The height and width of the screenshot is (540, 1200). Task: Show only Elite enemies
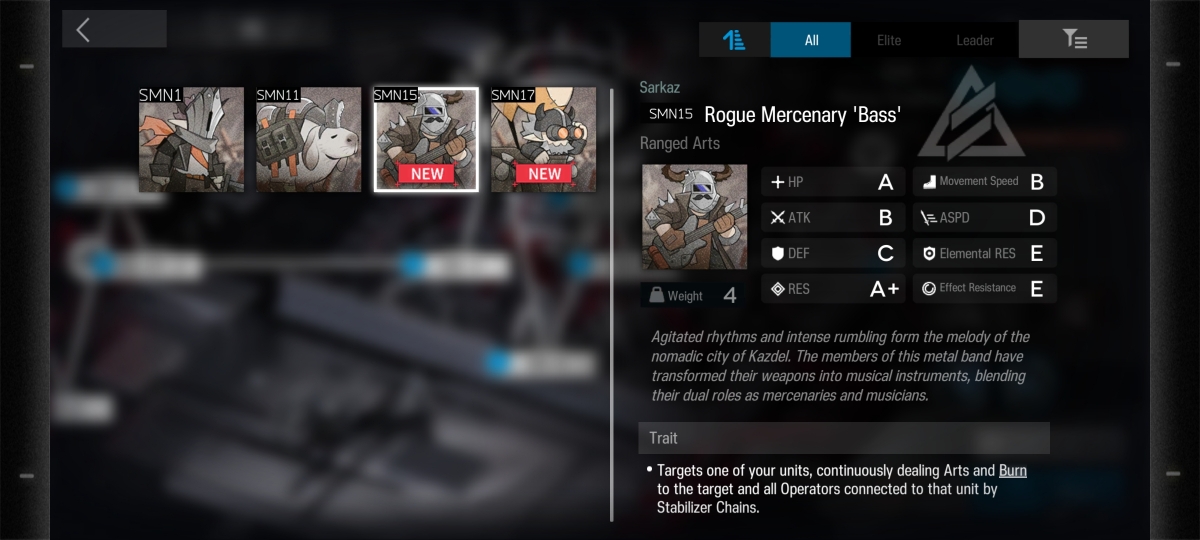coord(889,40)
